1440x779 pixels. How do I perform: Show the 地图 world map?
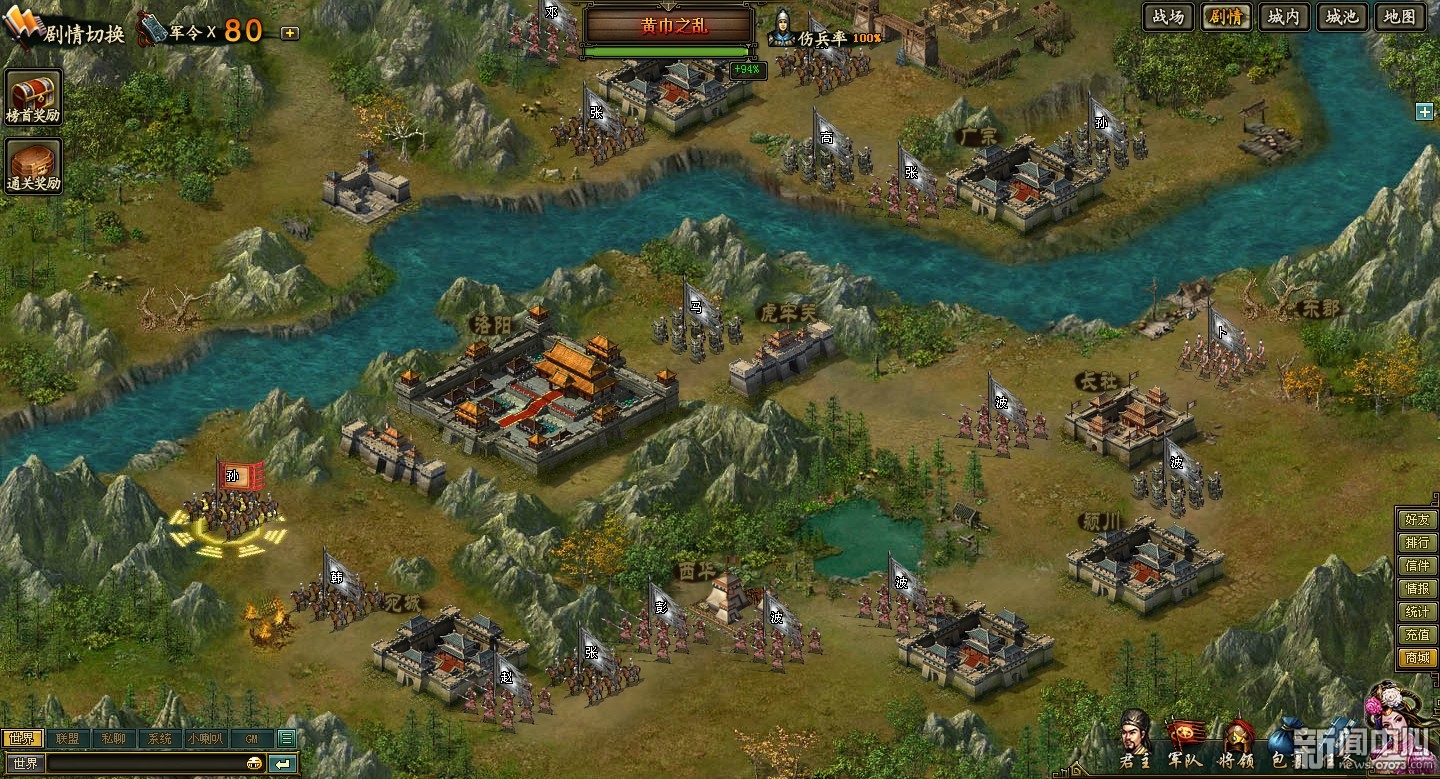tap(1400, 17)
